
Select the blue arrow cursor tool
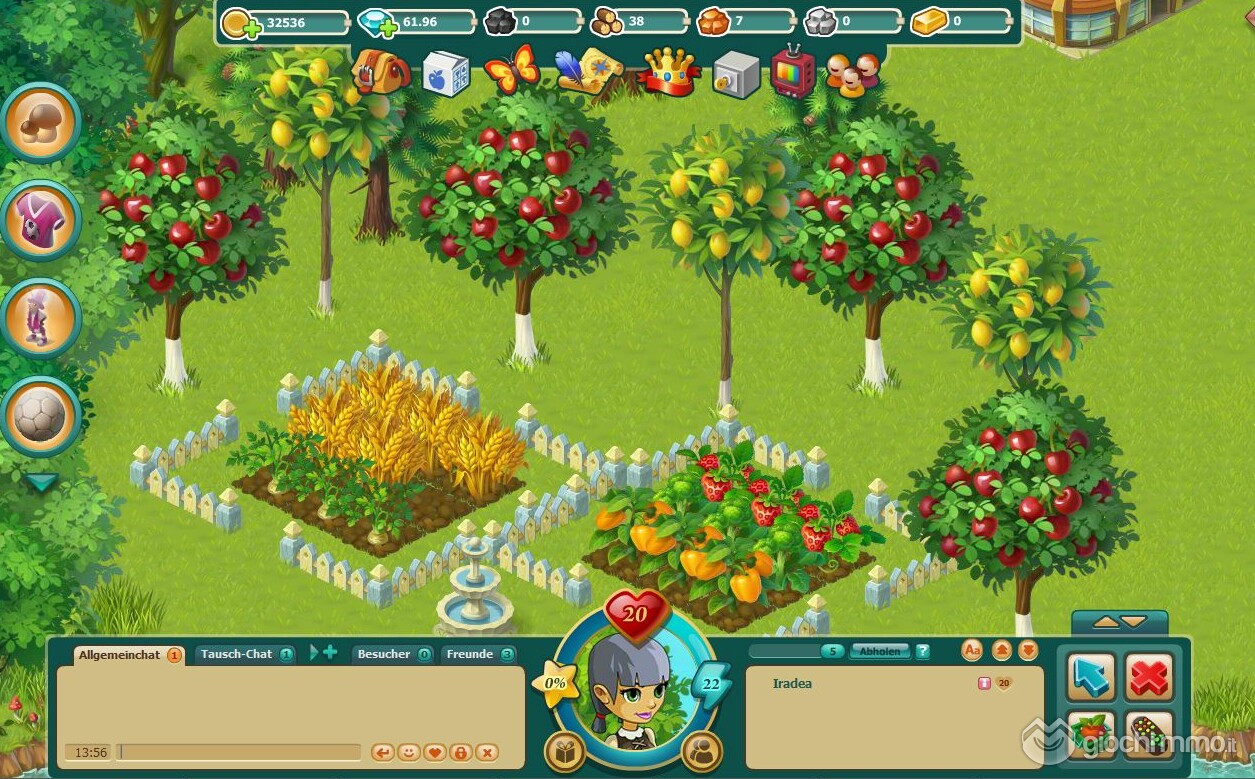pyautogui.click(x=1091, y=678)
